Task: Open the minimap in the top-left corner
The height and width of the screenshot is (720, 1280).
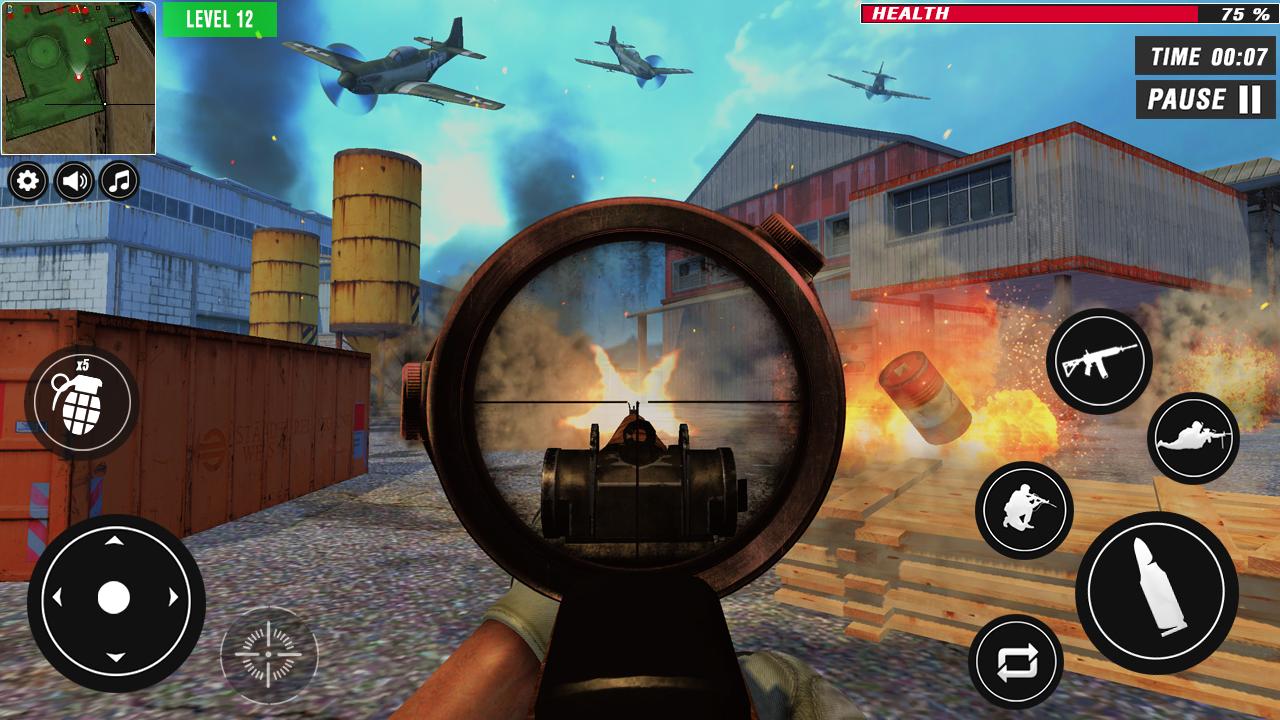Action: coord(80,78)
